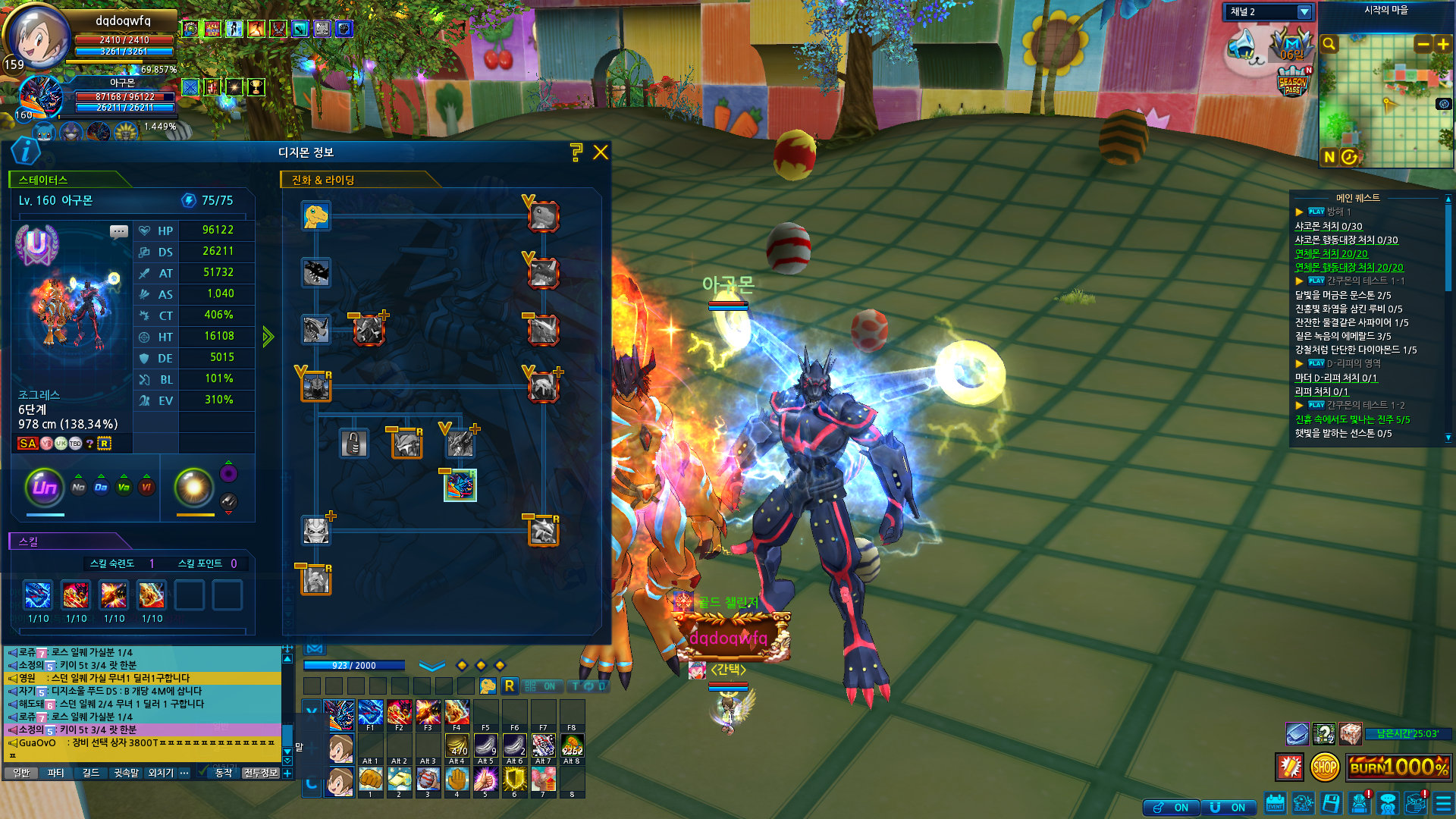Use the F1 blue dragon skill

[x=370, y=714]
